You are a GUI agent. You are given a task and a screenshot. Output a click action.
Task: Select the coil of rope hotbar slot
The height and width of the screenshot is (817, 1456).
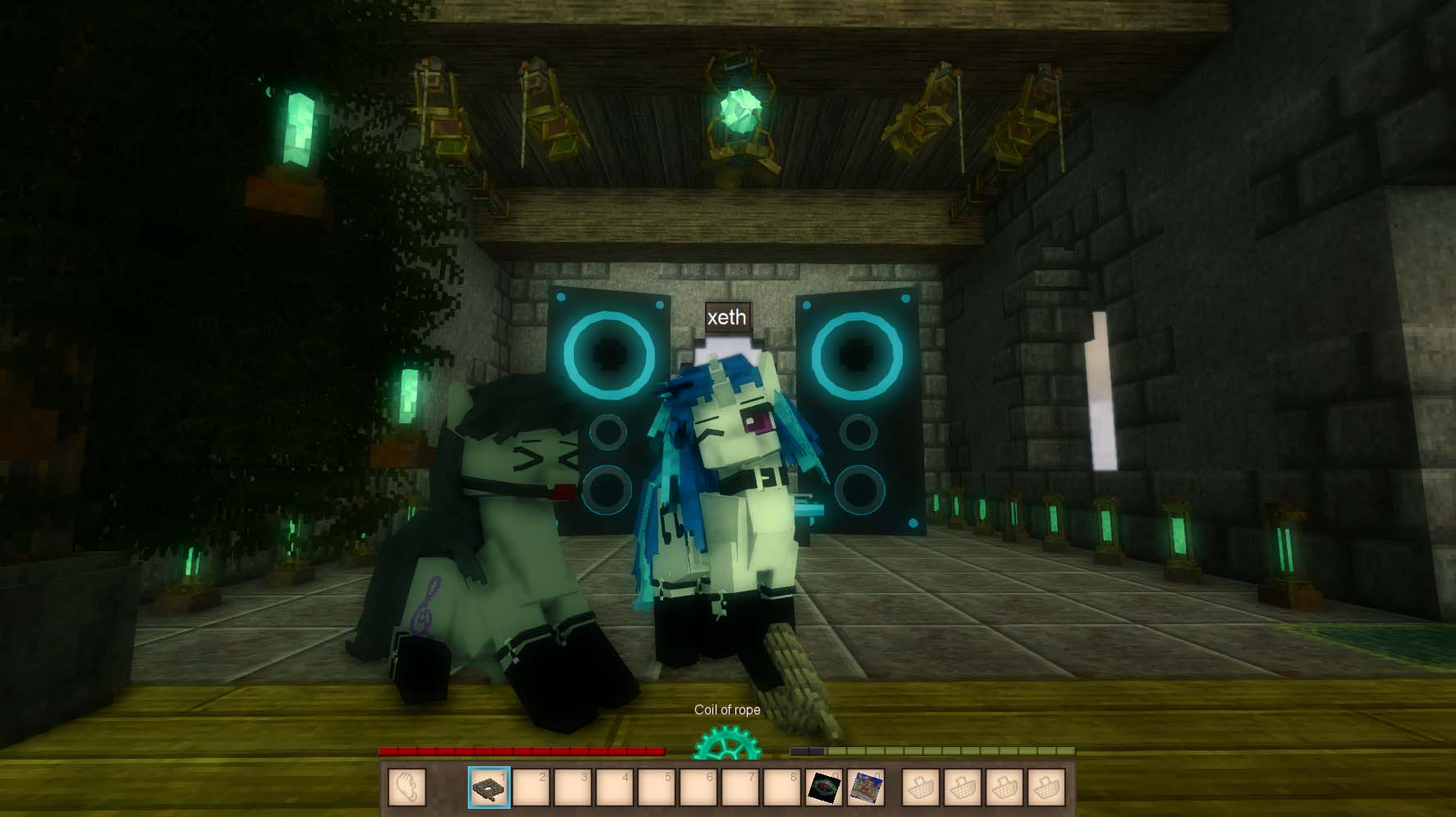tap(490, 787)
